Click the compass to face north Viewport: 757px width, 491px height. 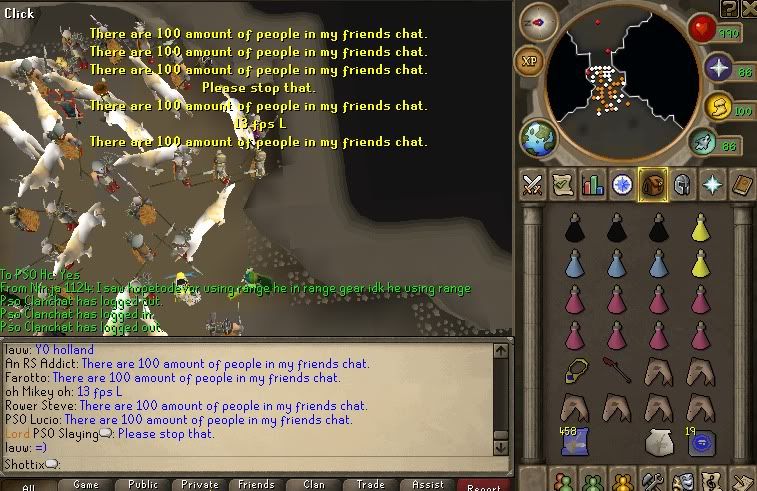pos(539,22)
